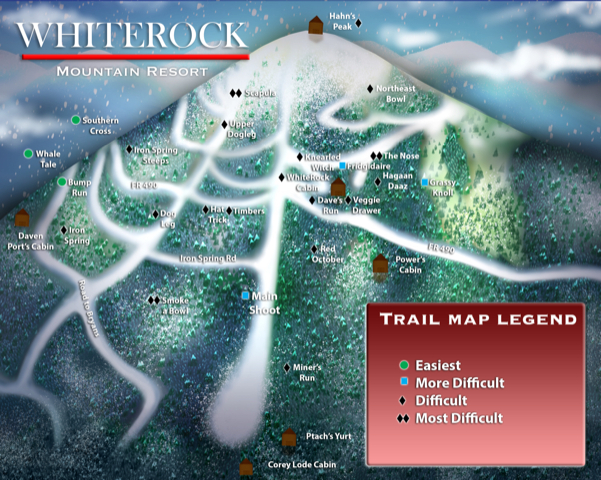Pick the Bump Run trail
Screen dimensions: 601x480
61,182
